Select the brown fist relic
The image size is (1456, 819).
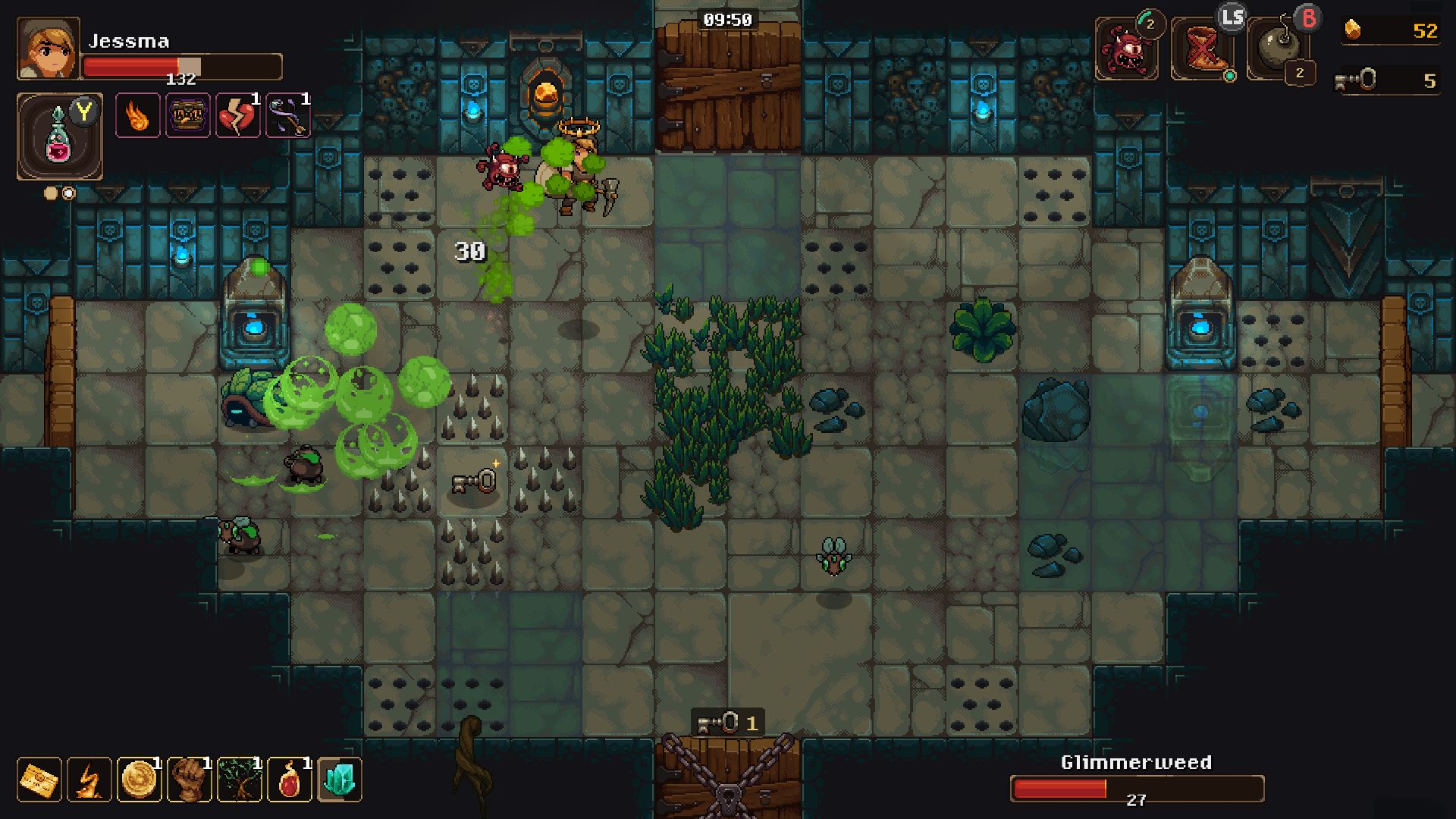[x=190, y=780]
